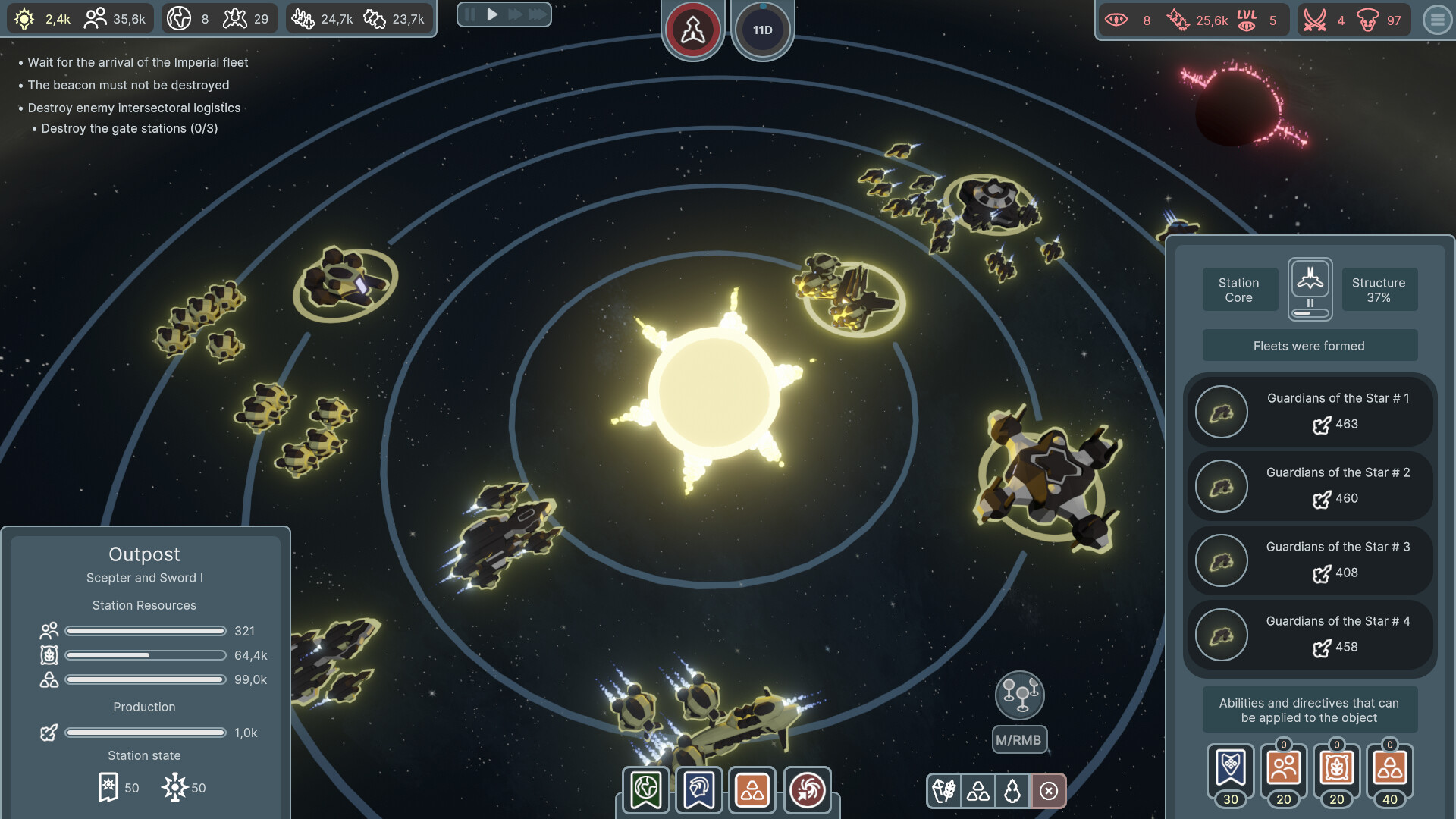Set the double fast-forward speed
Image resolution: width=1456 pixels, height=819 pixels.
(515, 14)
